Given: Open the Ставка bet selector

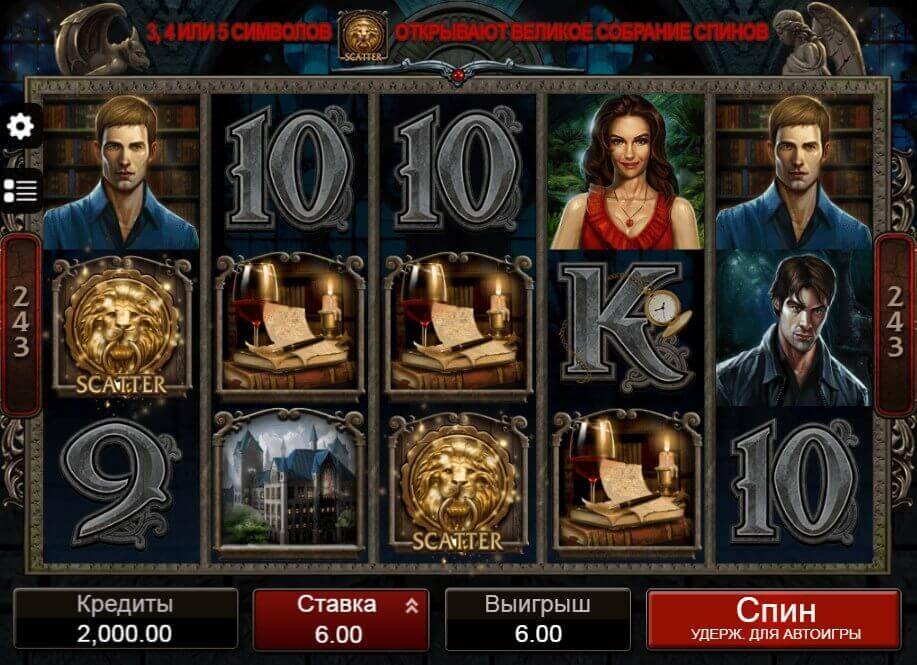Looking at the screenshot, I should coord(340,618).
